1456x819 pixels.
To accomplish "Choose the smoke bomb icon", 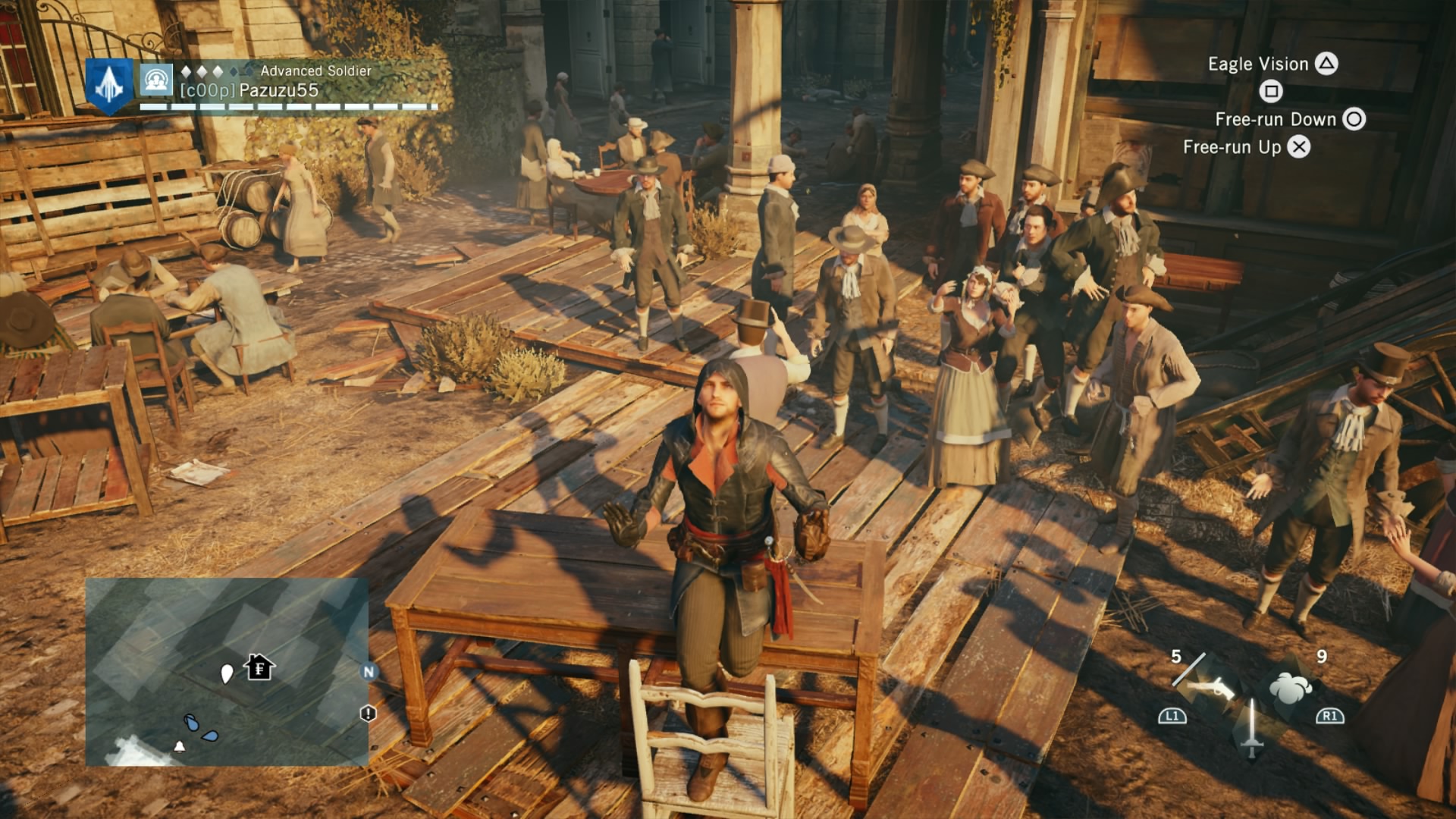I will [x=1290, y=689].
